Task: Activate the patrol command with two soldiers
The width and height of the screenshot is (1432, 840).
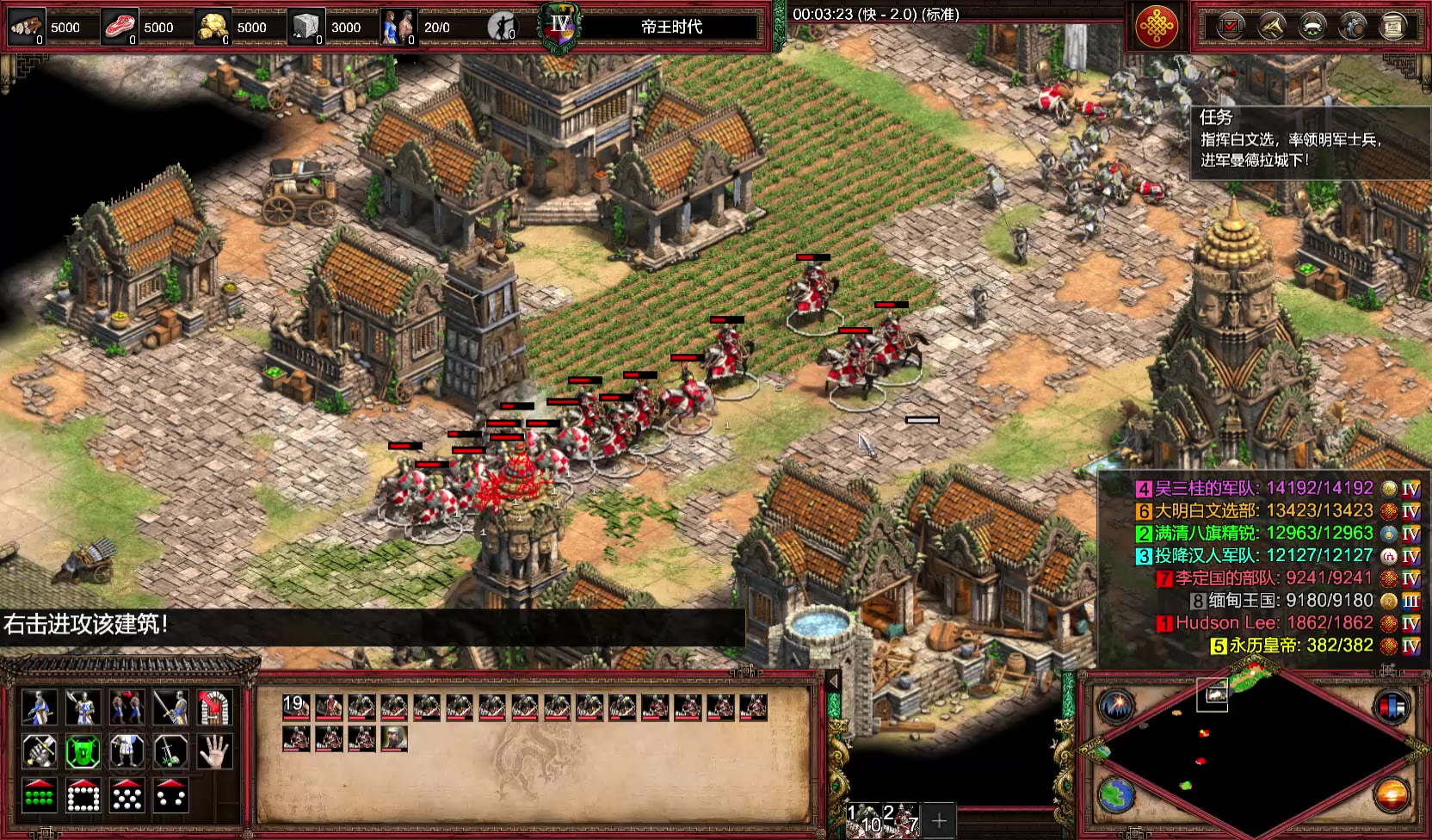Action: [x=127, y=707]
